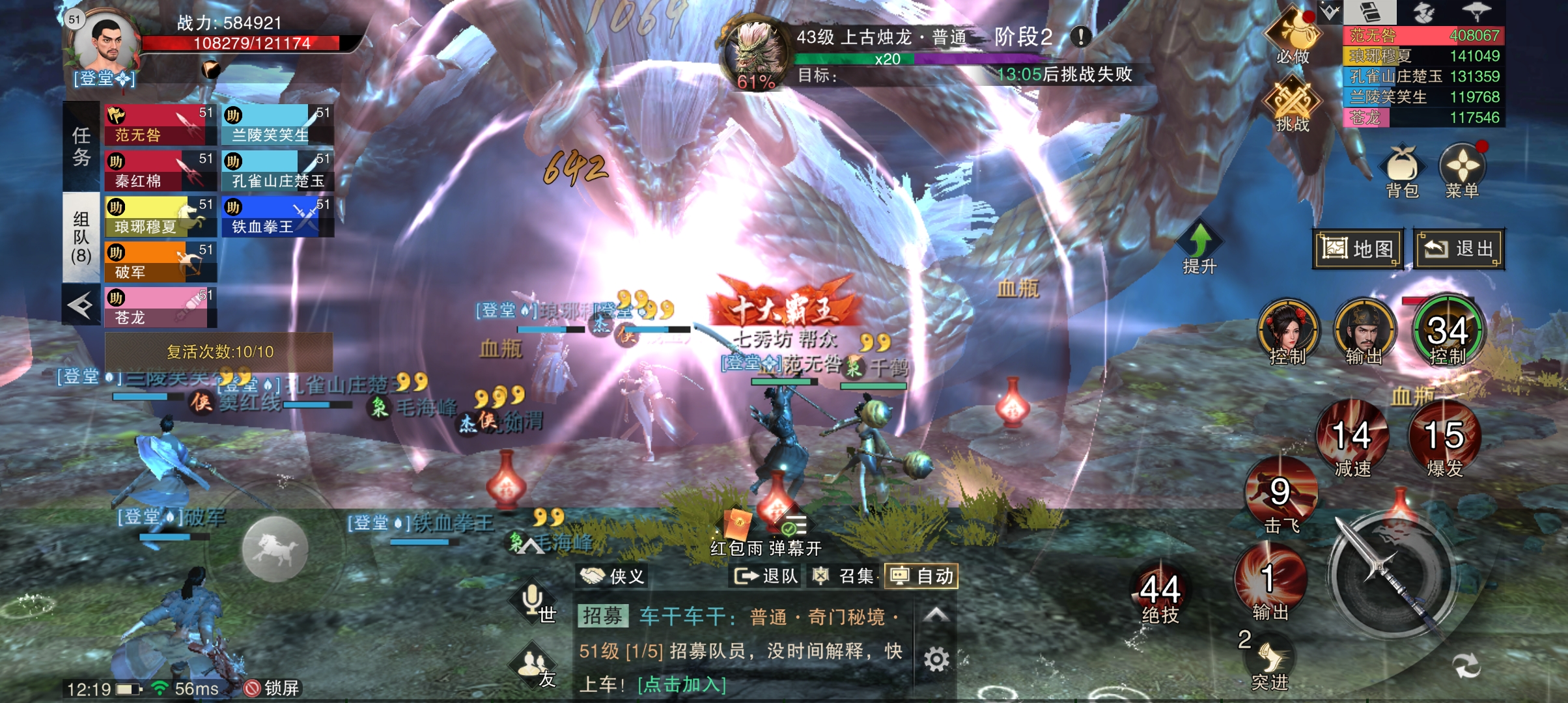This screenshot has width=1568, height=703.
Task: Switch to the 任务 quest tab
Action: 81,146
